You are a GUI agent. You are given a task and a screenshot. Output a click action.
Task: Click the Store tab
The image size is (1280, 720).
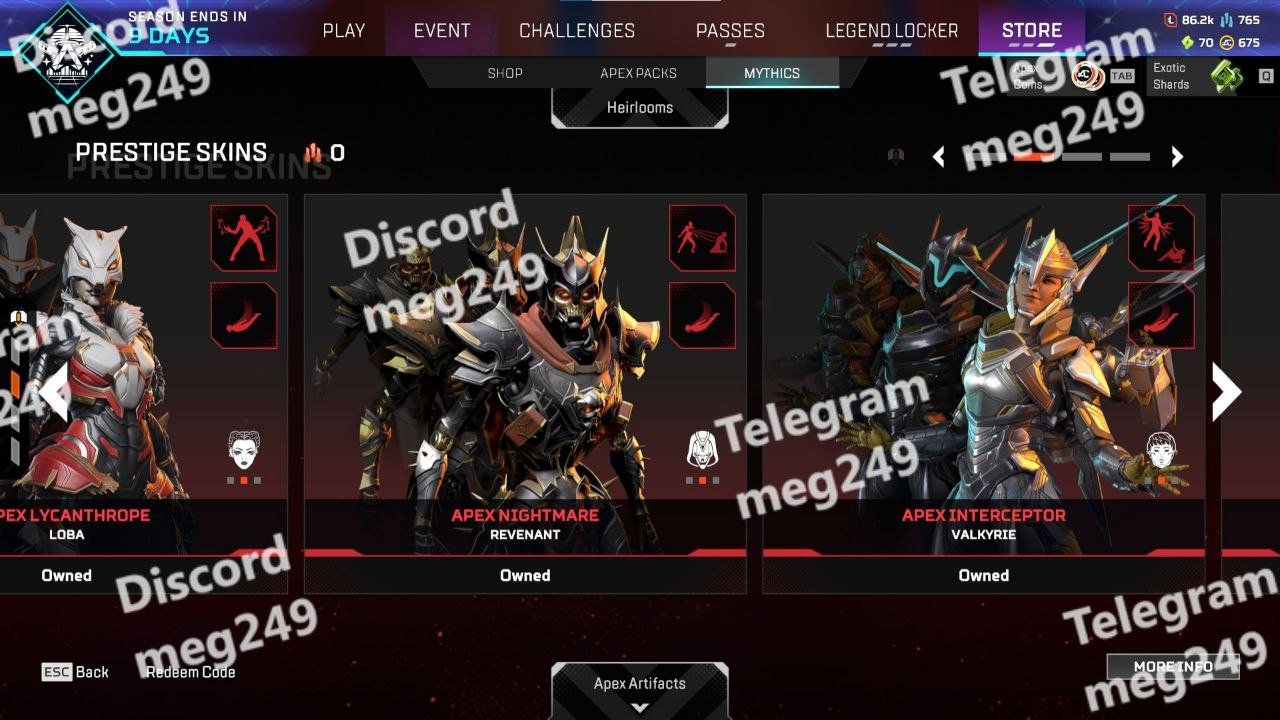[x=1032, y=31]
